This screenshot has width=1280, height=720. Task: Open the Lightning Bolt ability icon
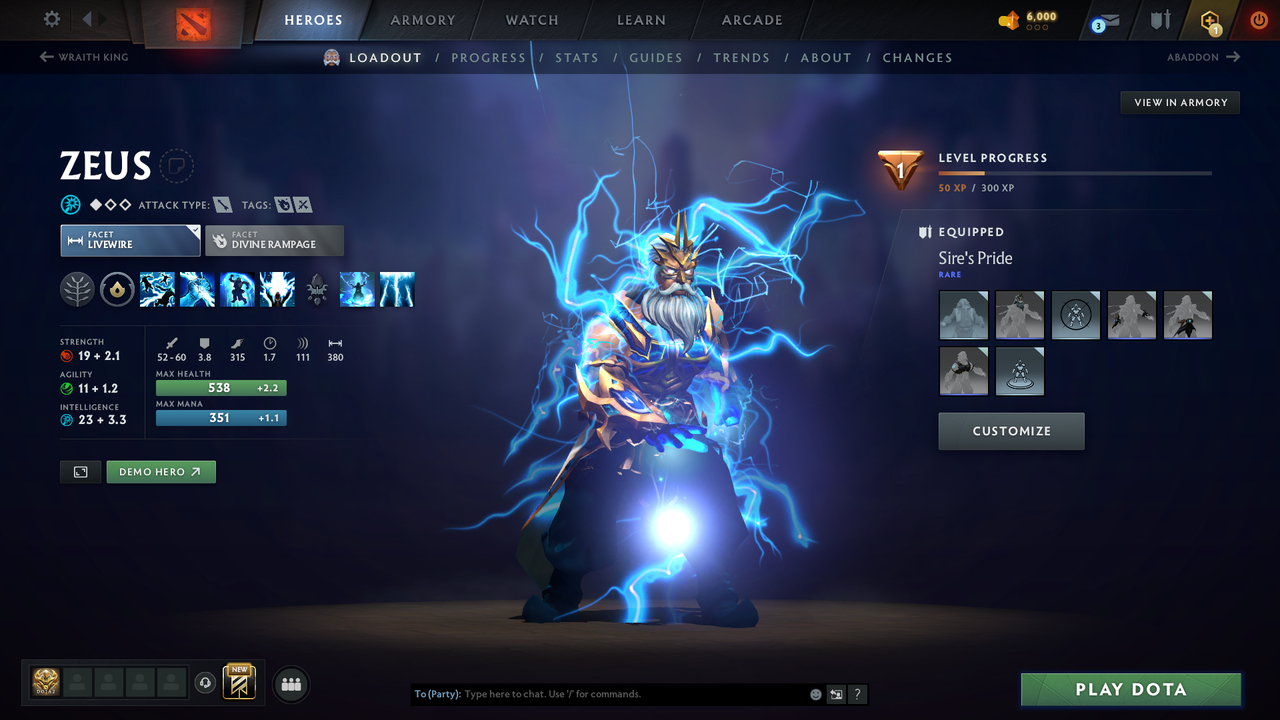(197, 290)
